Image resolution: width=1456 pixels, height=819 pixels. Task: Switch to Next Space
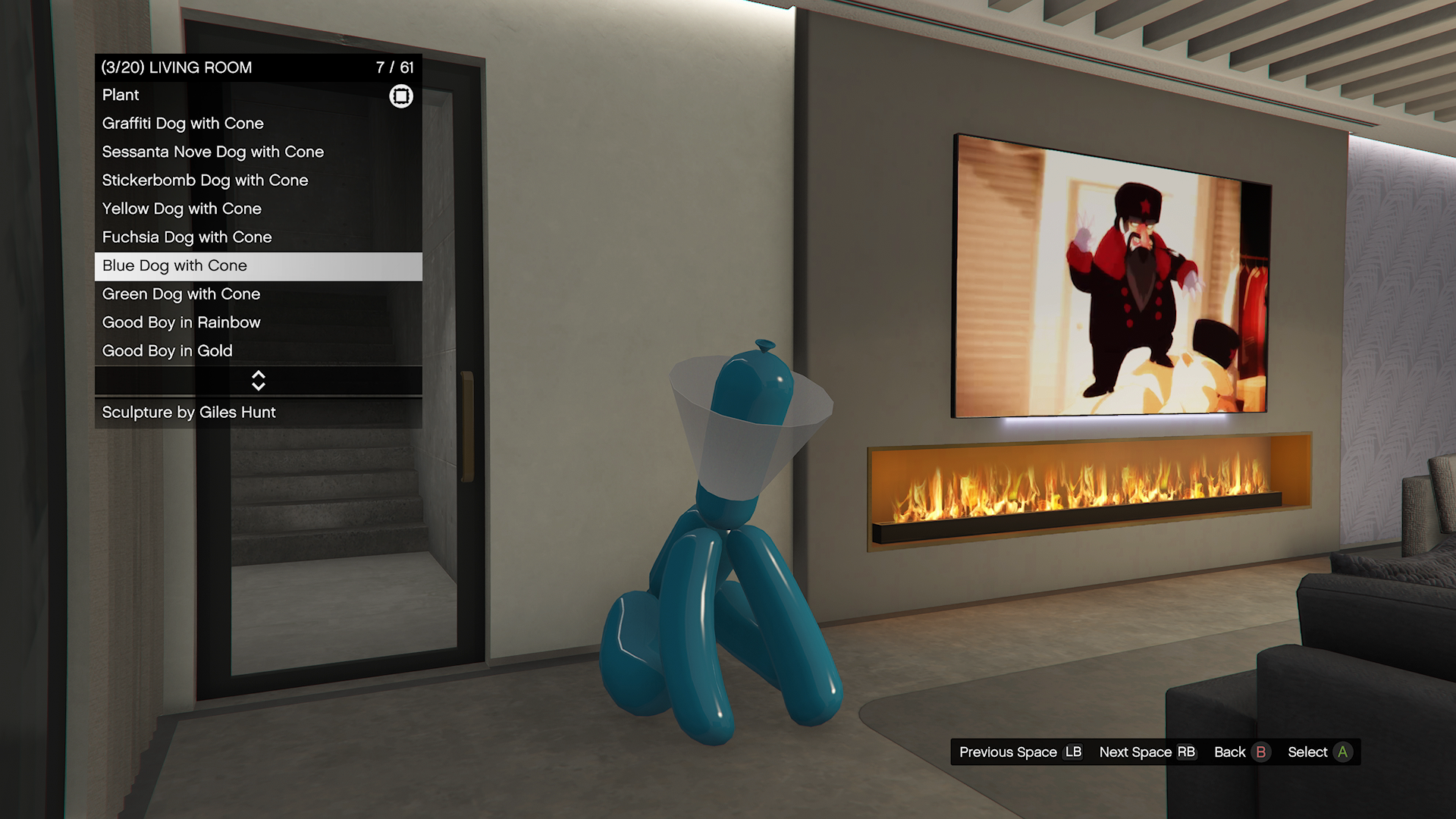coord(1147,752)
